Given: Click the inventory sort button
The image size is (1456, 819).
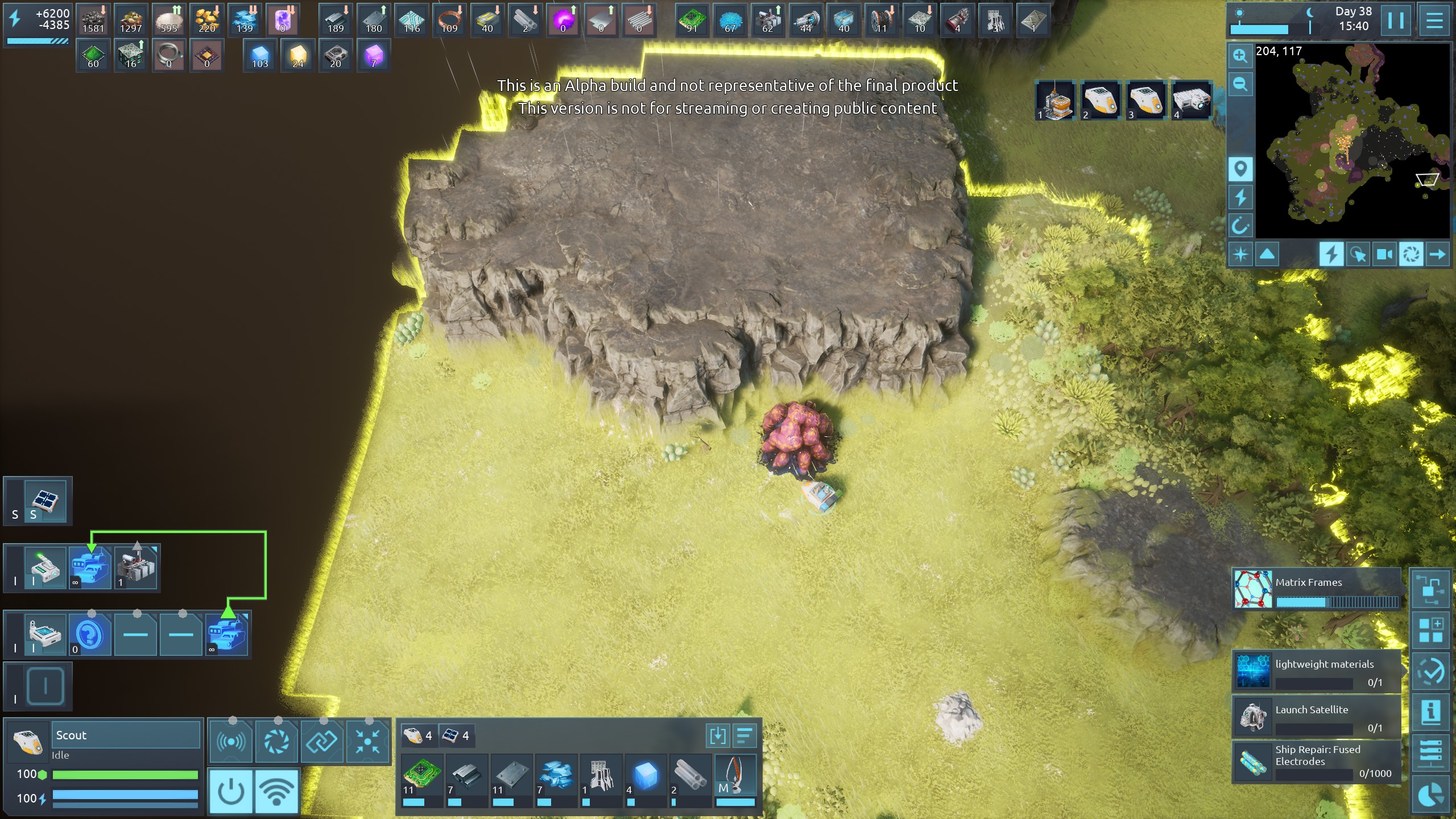Looking at the screenshot, I should pos(744,736).
